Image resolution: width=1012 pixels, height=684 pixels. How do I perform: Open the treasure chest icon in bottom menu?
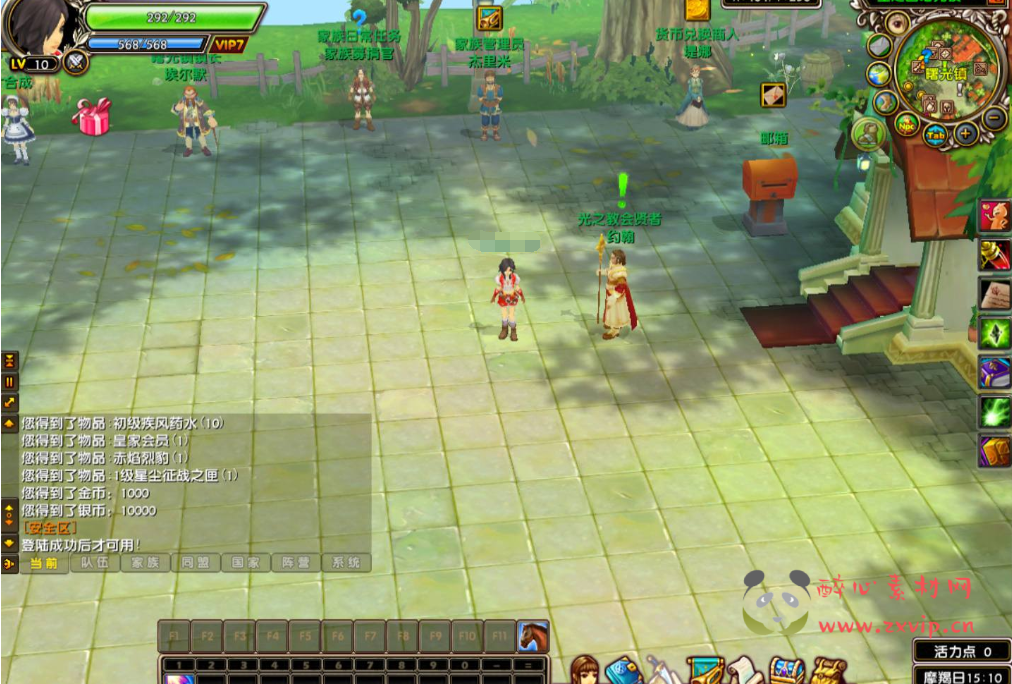(786, 669)
